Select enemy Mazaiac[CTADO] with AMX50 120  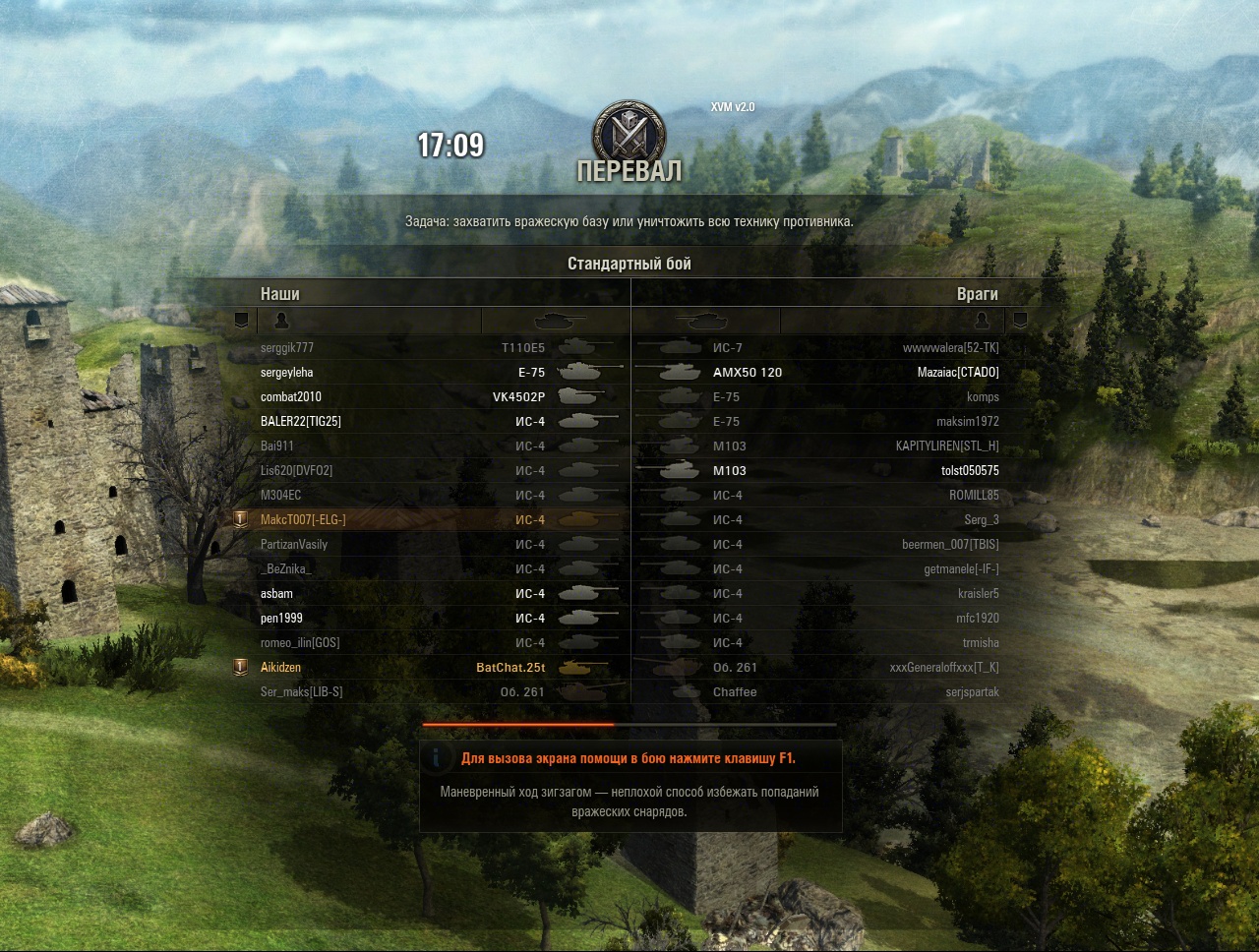click(957, 373)
